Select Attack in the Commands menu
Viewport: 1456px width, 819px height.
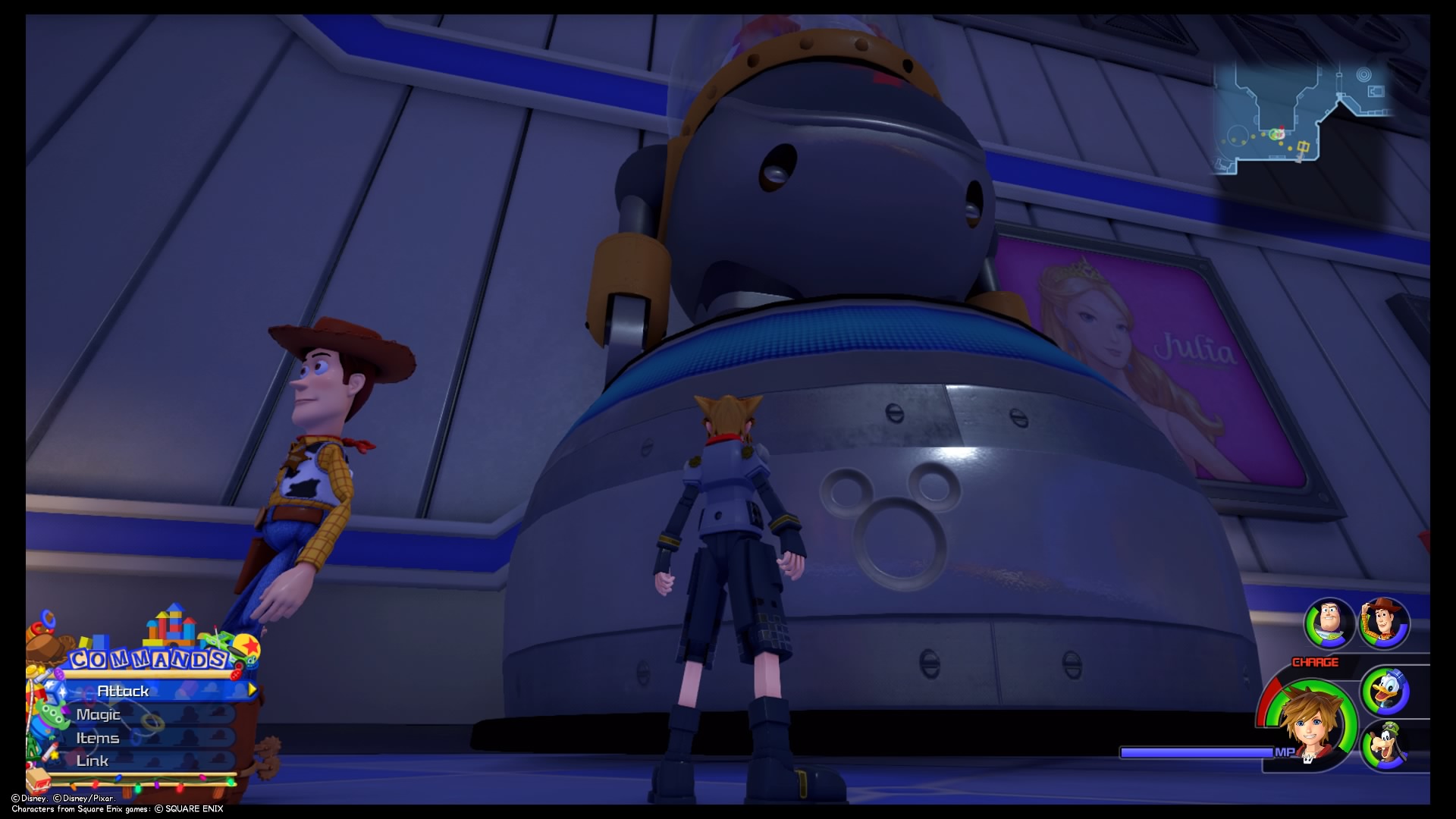[124, 691]
